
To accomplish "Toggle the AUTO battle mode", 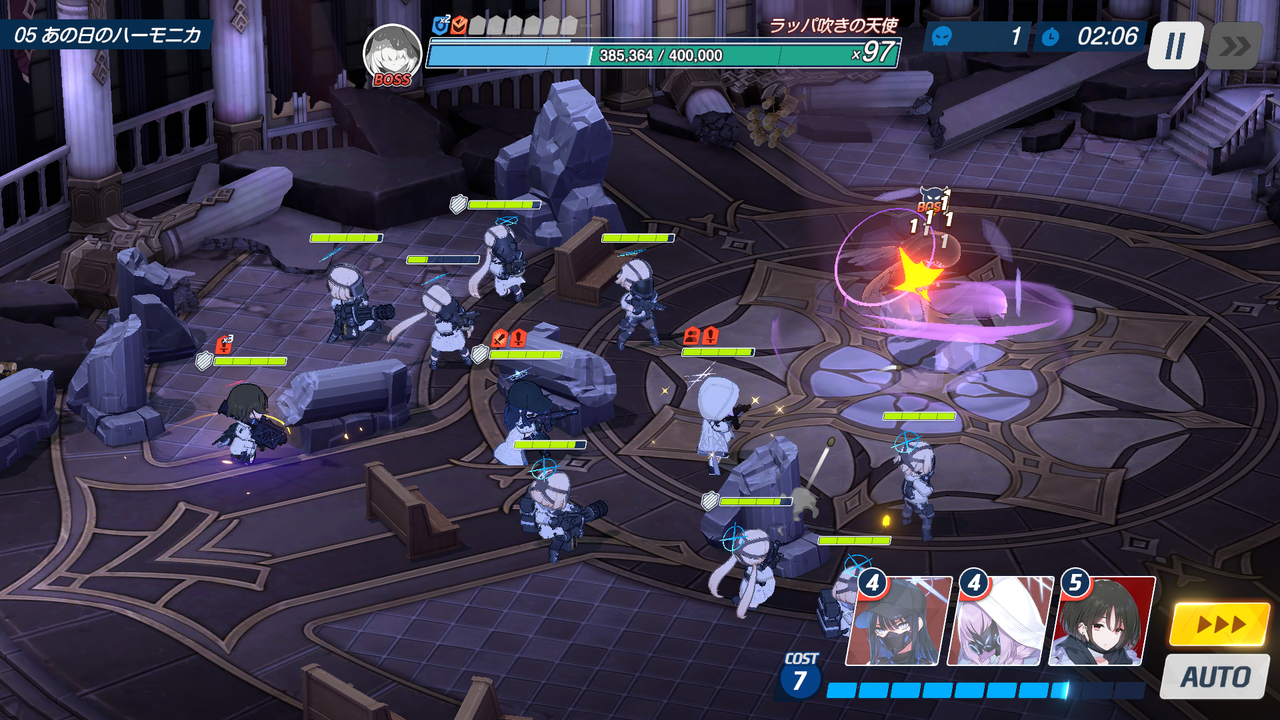I will [1214, 677].
